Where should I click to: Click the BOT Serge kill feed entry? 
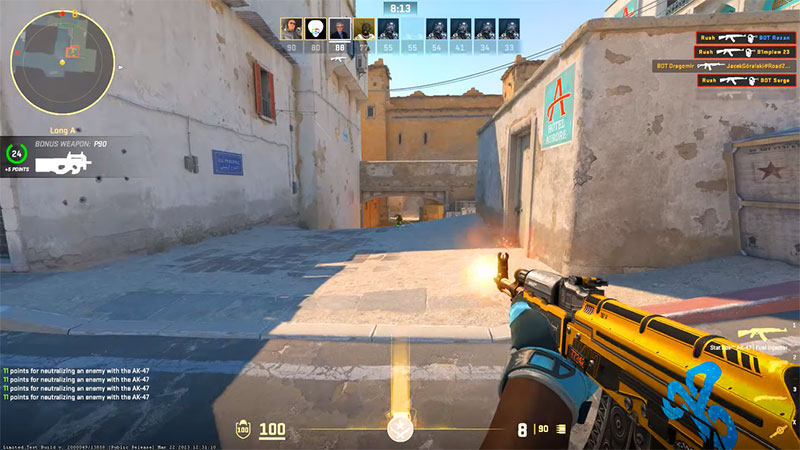pyautogui.click(x=744, y=80)
